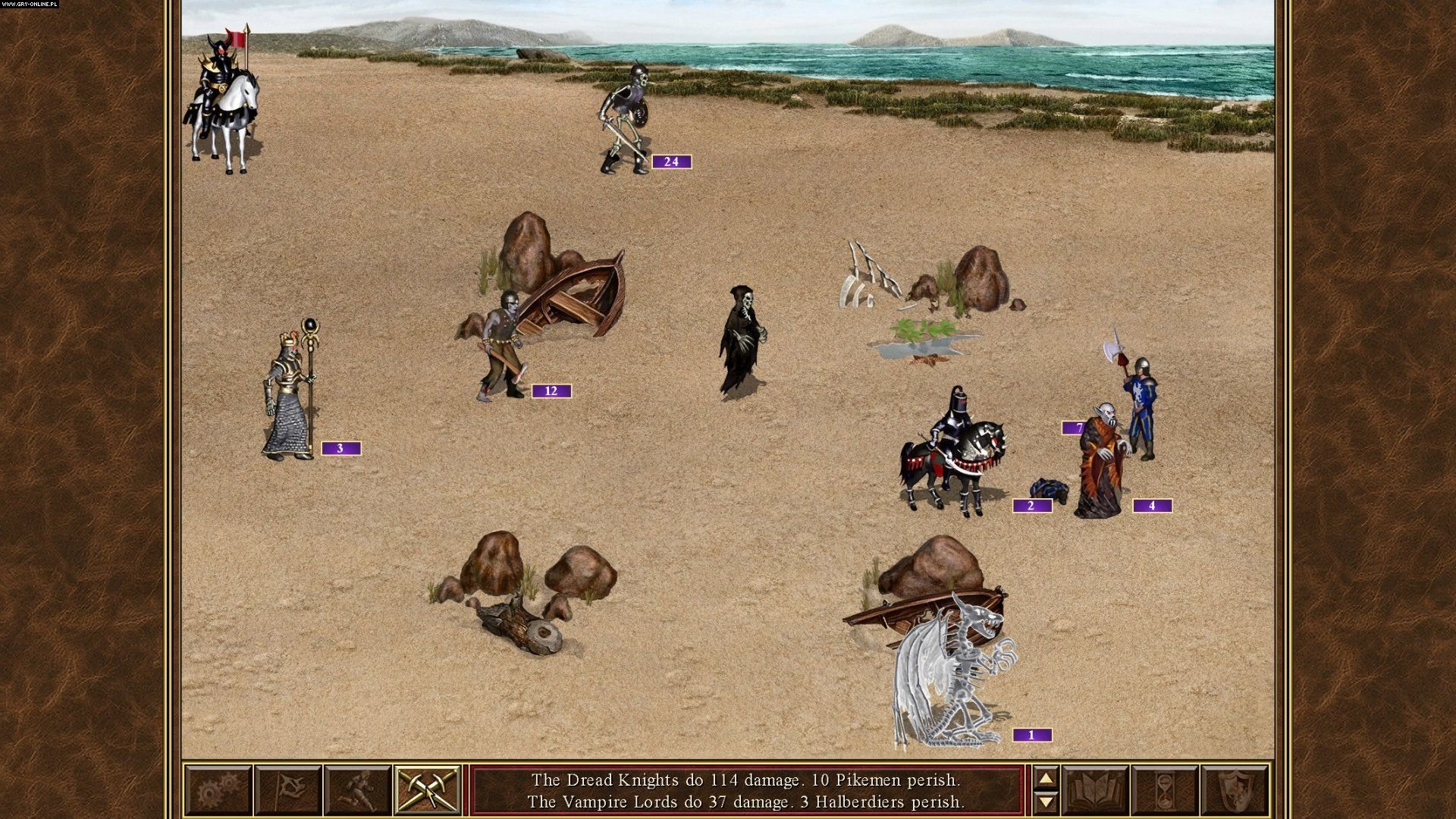This screenshot has height=819, width=1456.
Task: Surrender the battle with the flag button
Action: 287,790
